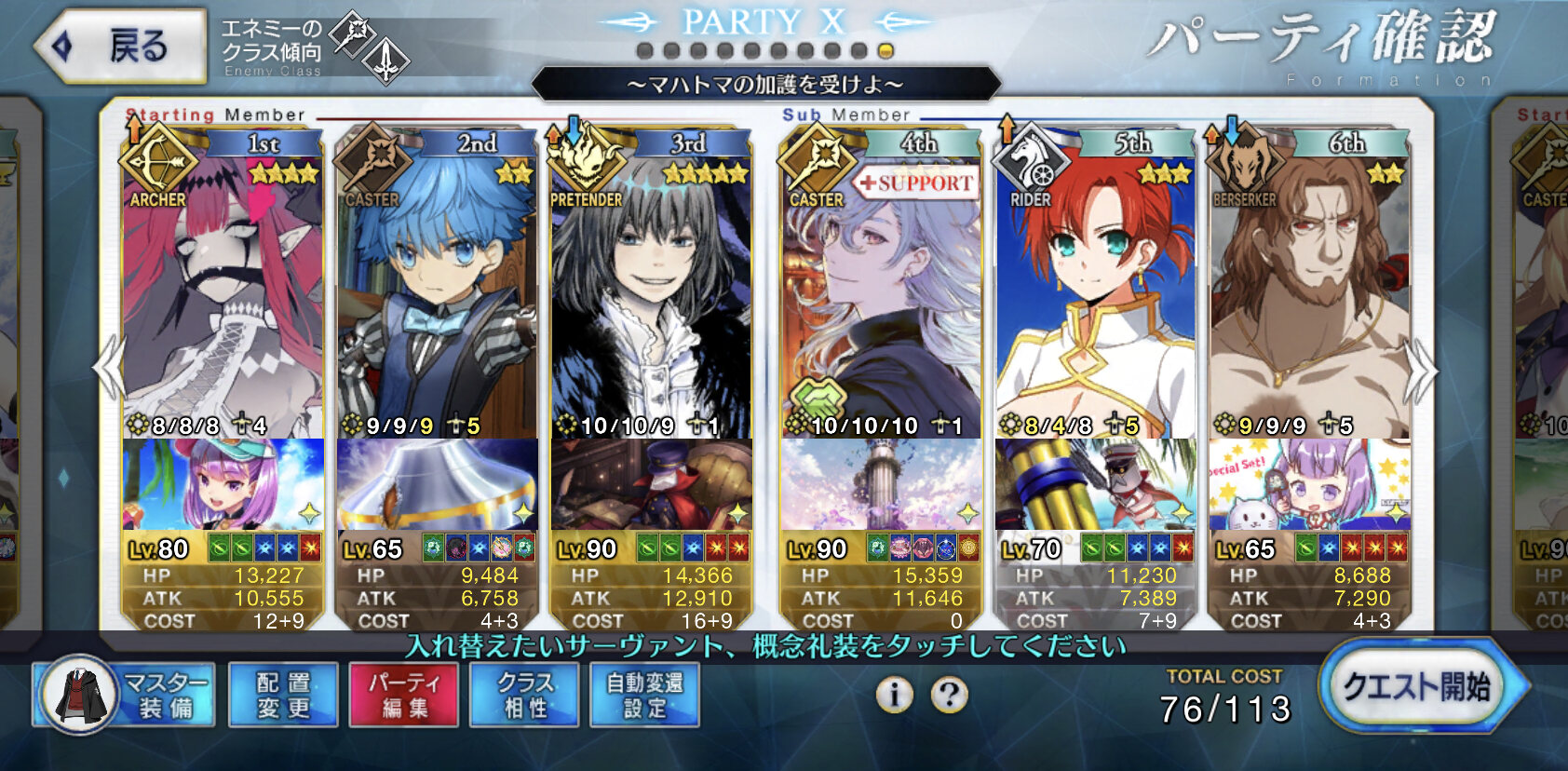1568x771 pixels.
Task: Open 自動変遷設定 settings
Action: [644, 696]
